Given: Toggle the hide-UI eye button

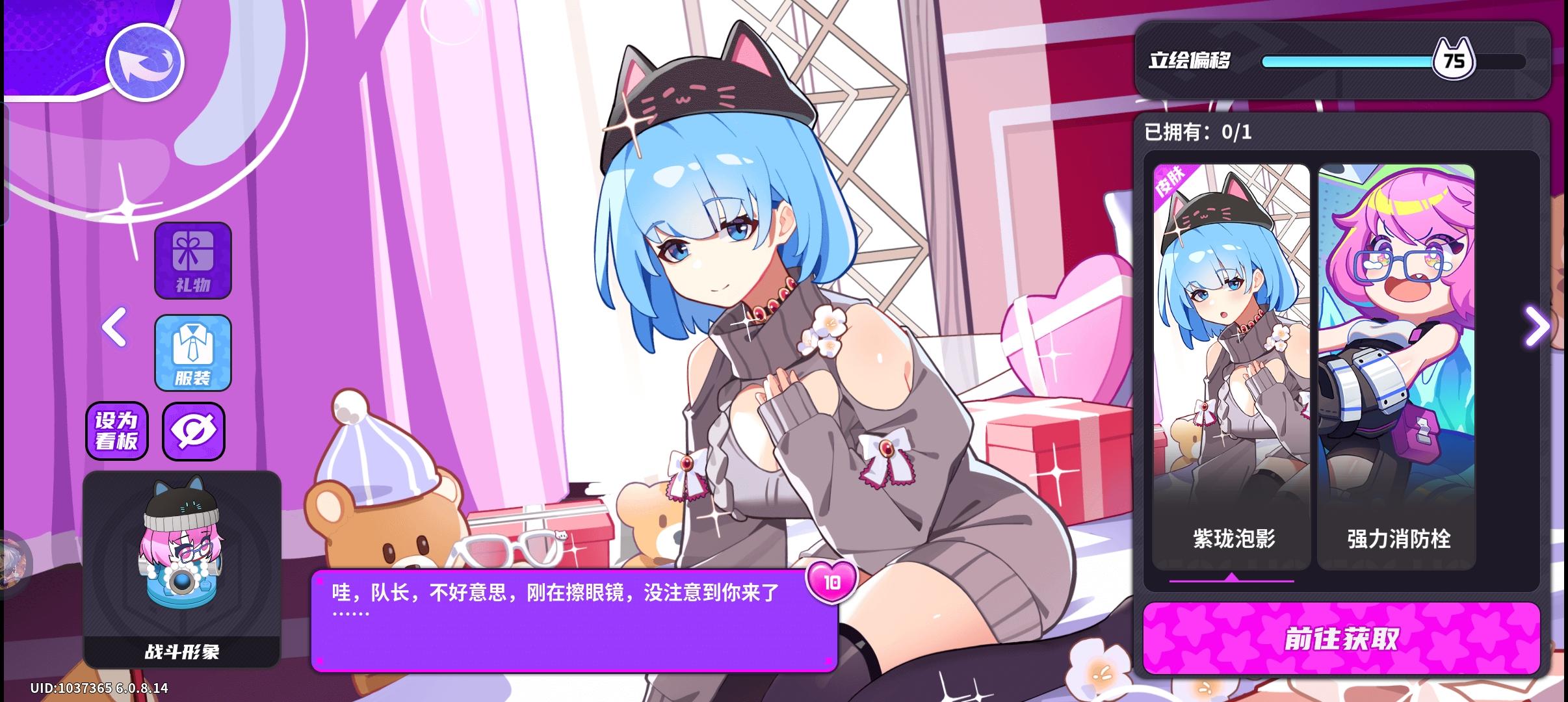Looking at the screenshot, I should [x=193, y=431].
